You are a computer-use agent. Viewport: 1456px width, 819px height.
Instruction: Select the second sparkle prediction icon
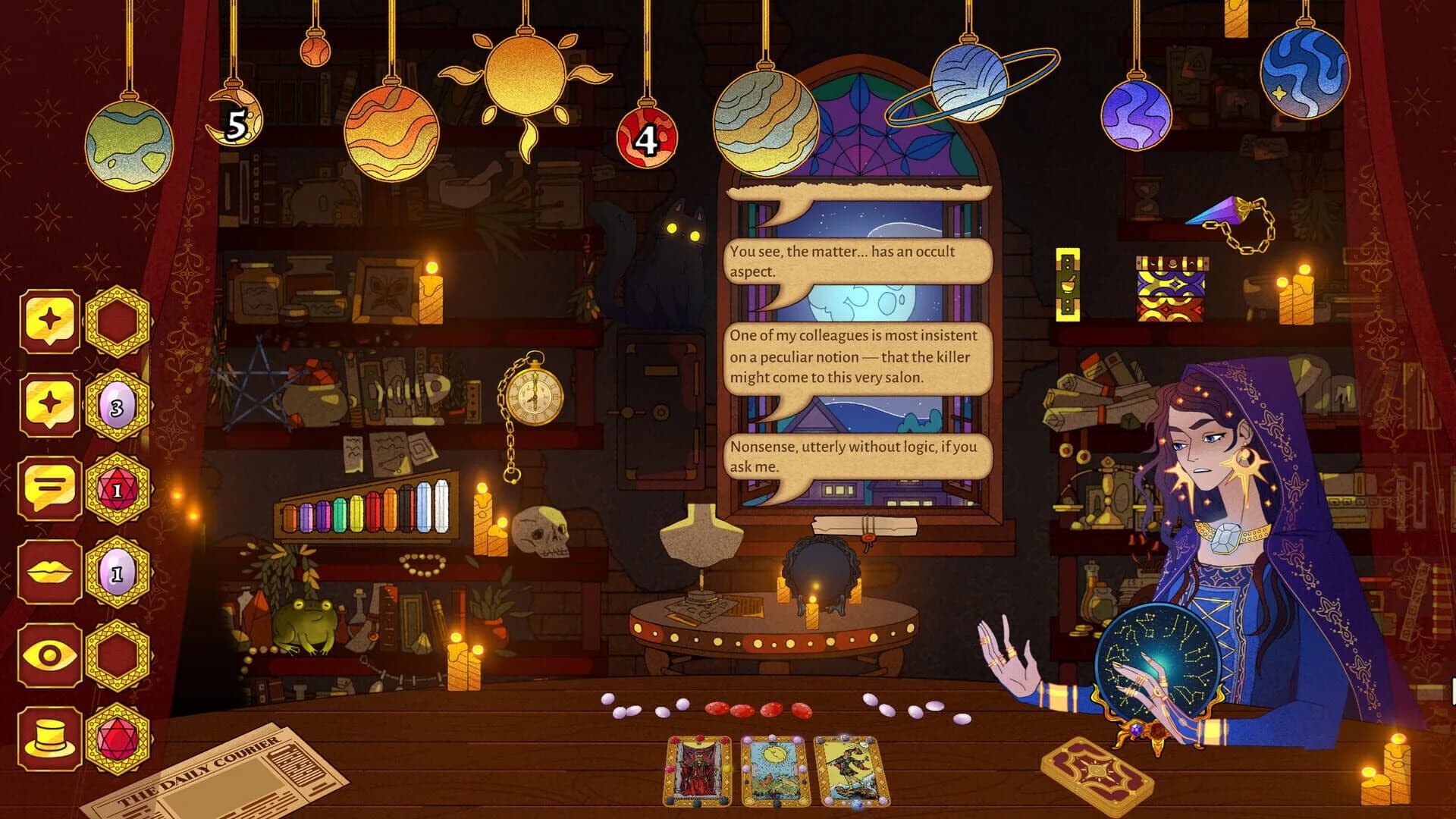(47, 400)
